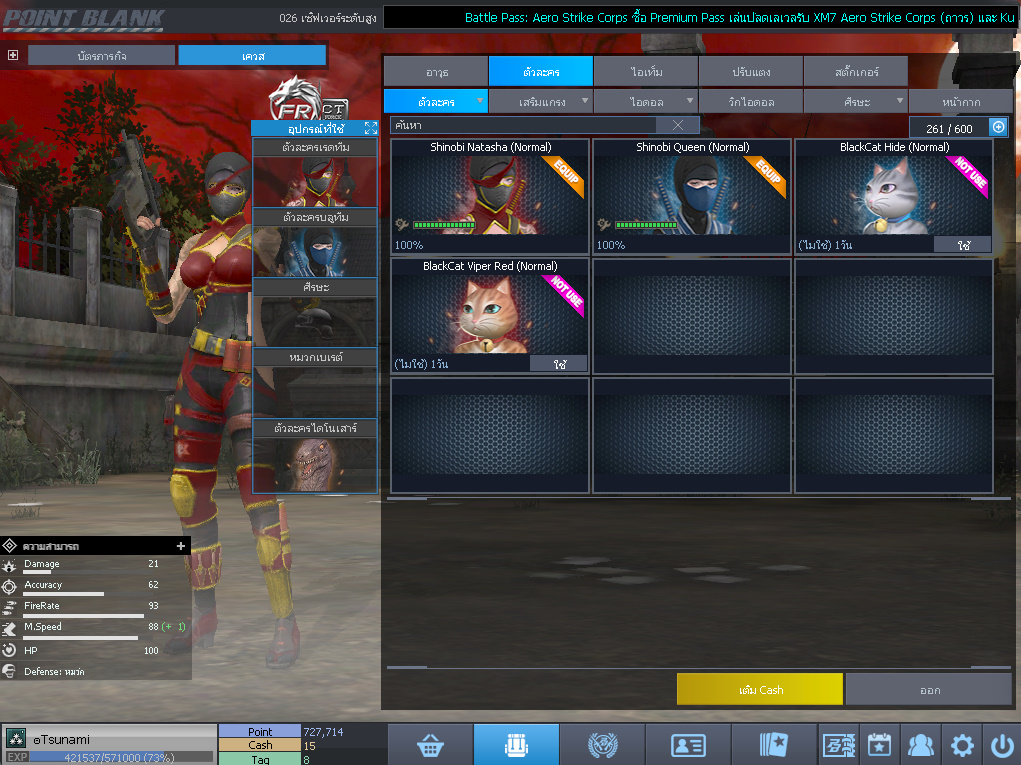This screenshot has height=765, width=1021.
Task: Select the Shinobi Queen character card
Action: click(692, 195)
